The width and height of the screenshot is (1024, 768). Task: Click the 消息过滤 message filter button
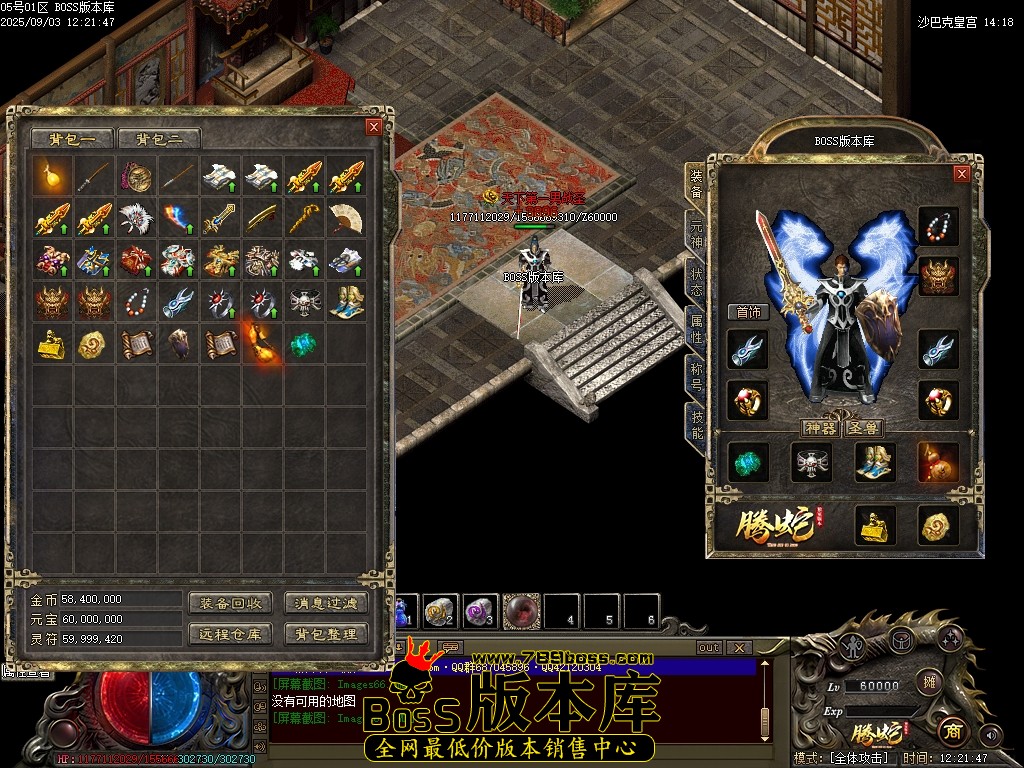tap(326, 603)
